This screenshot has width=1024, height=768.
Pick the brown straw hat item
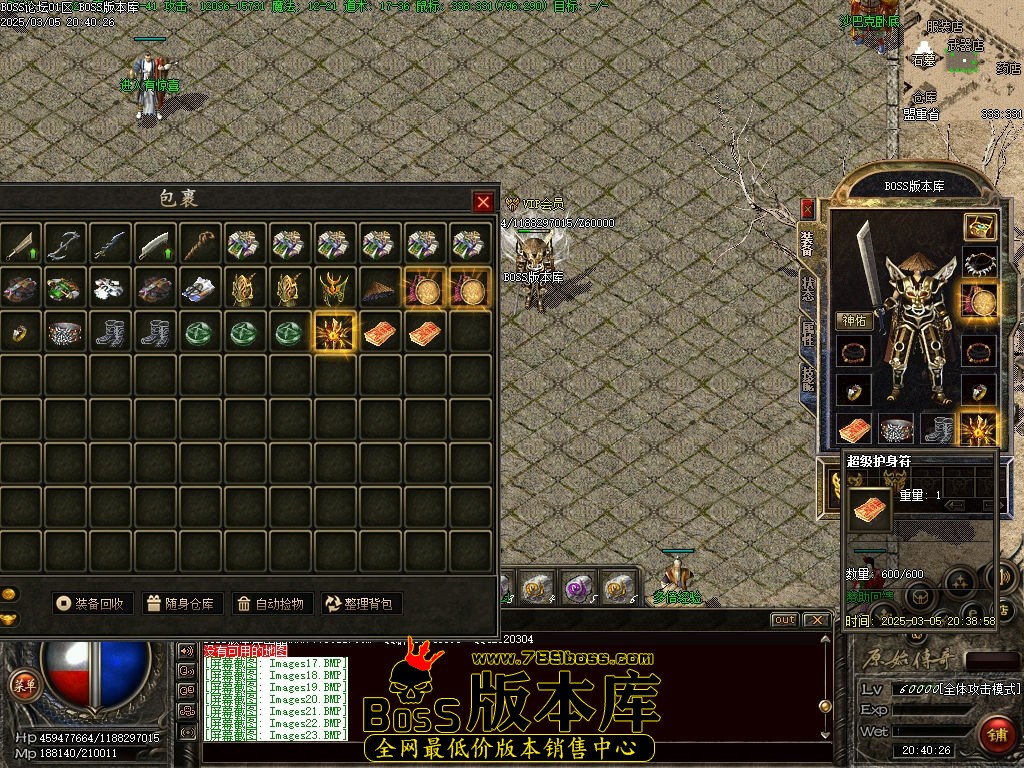tap(378, 289)
